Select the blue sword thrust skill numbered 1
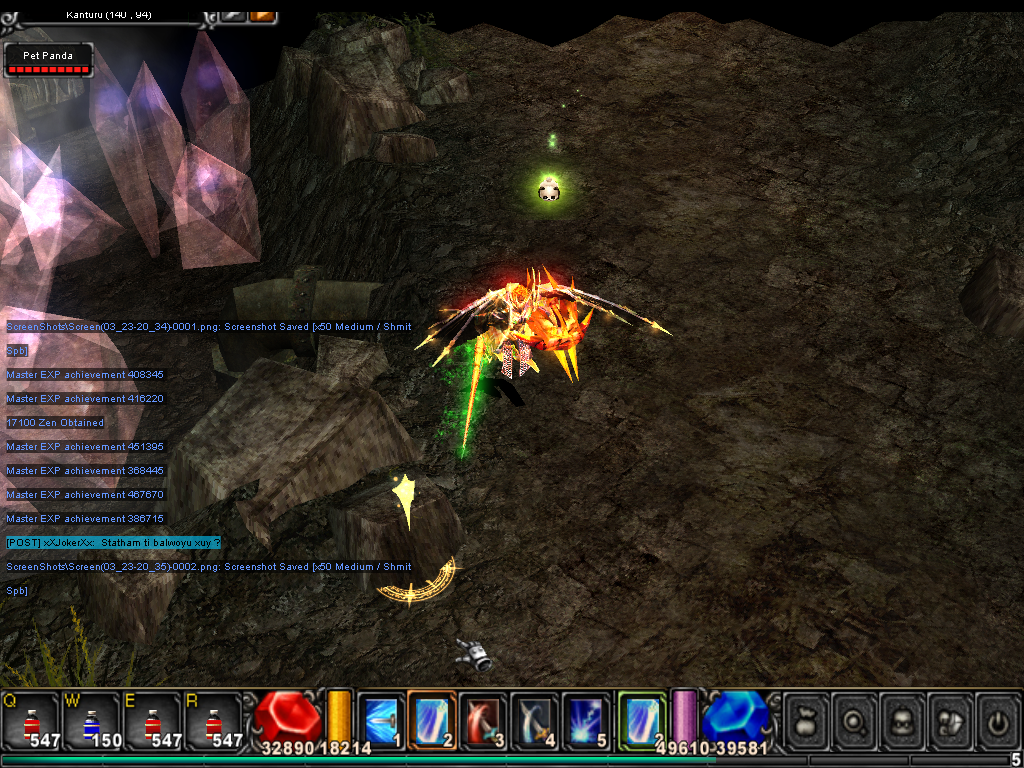Image resolution: width=1024 pixels, height=768 pixels. tap(381, 720)
